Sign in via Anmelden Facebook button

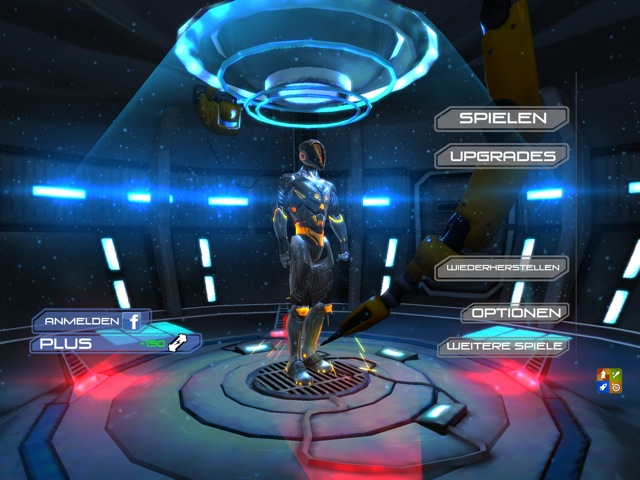(92, 321)
